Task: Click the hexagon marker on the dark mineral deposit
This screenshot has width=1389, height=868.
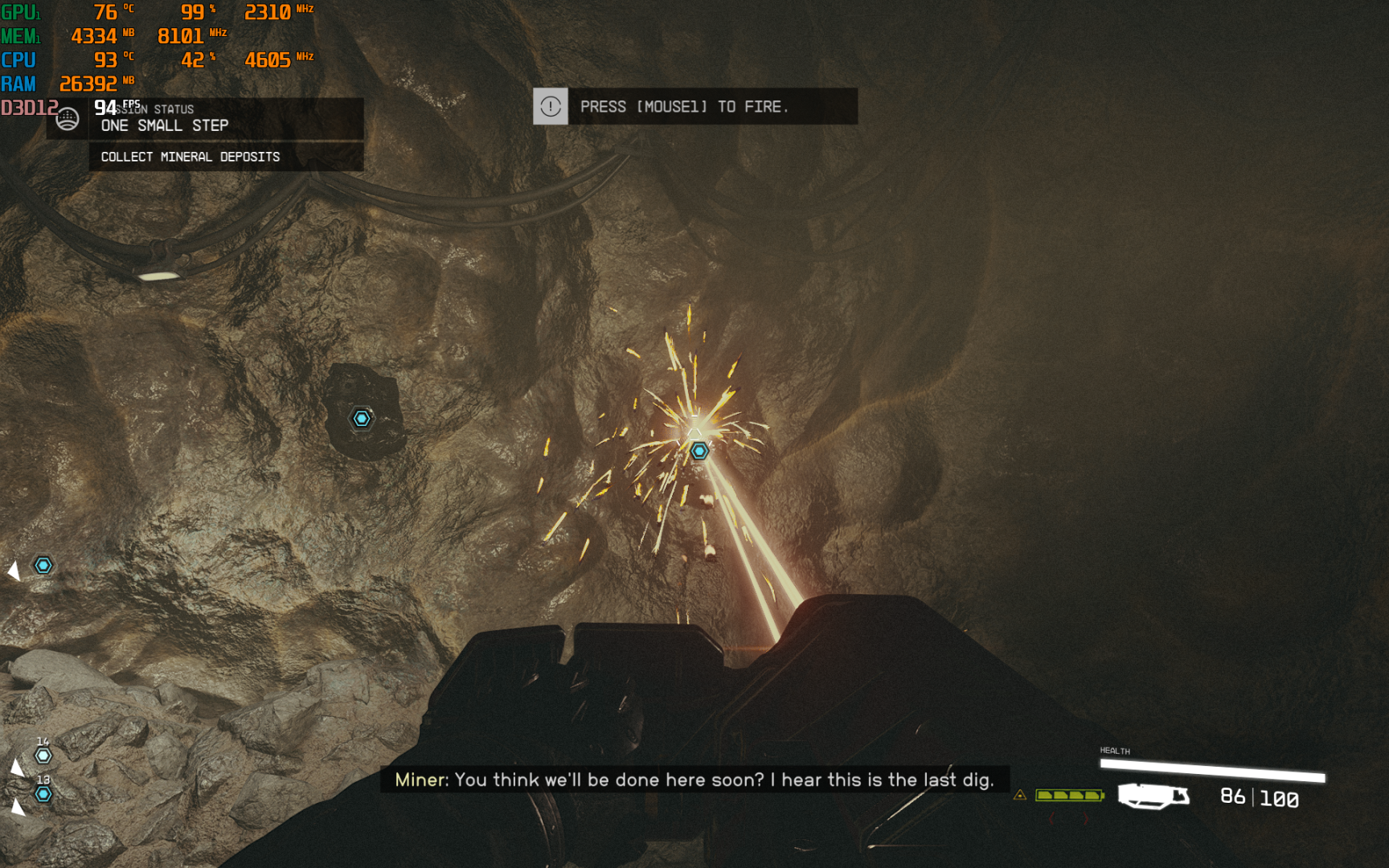Action: [362, 418]
